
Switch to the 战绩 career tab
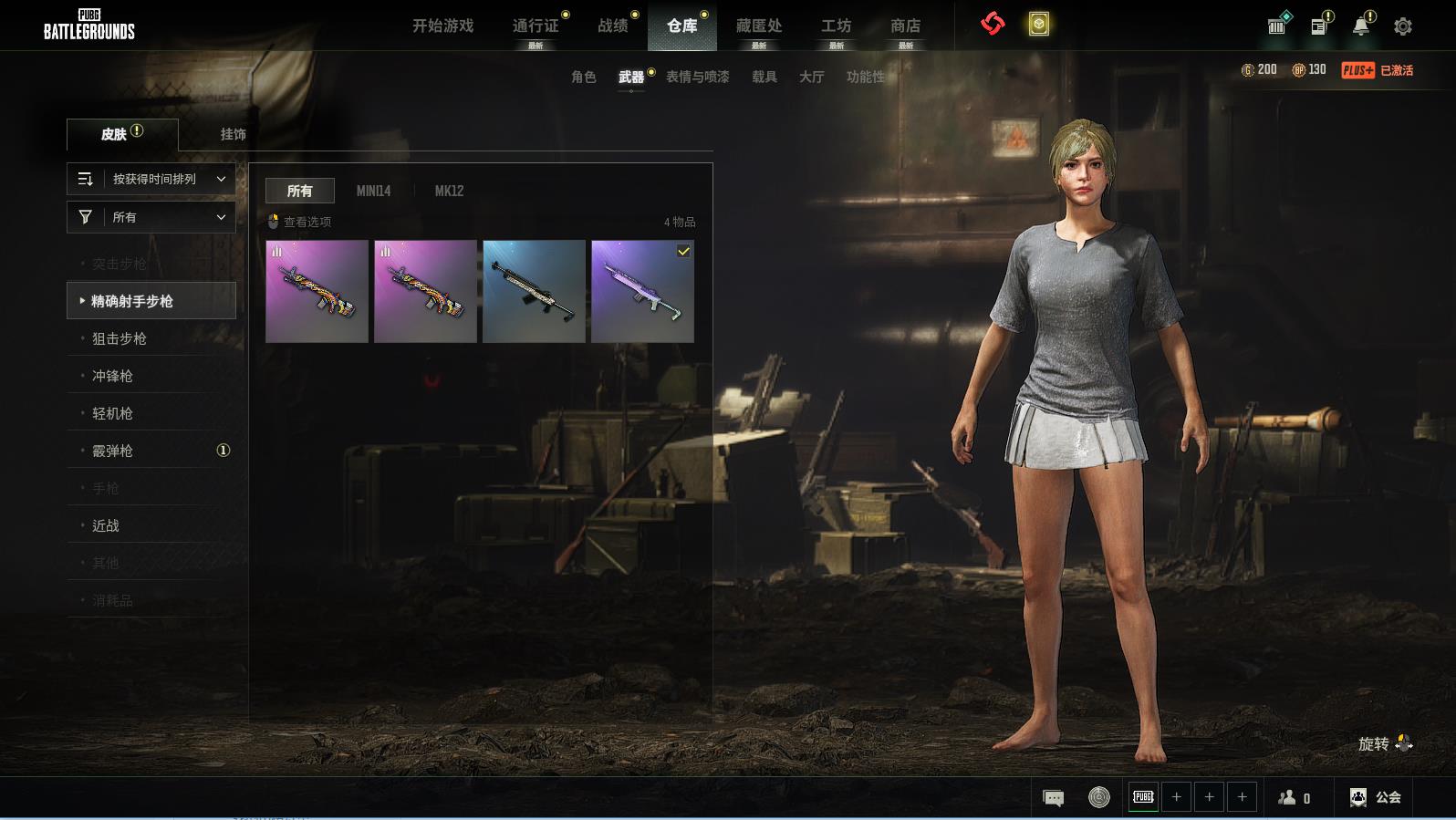point(613,26)
